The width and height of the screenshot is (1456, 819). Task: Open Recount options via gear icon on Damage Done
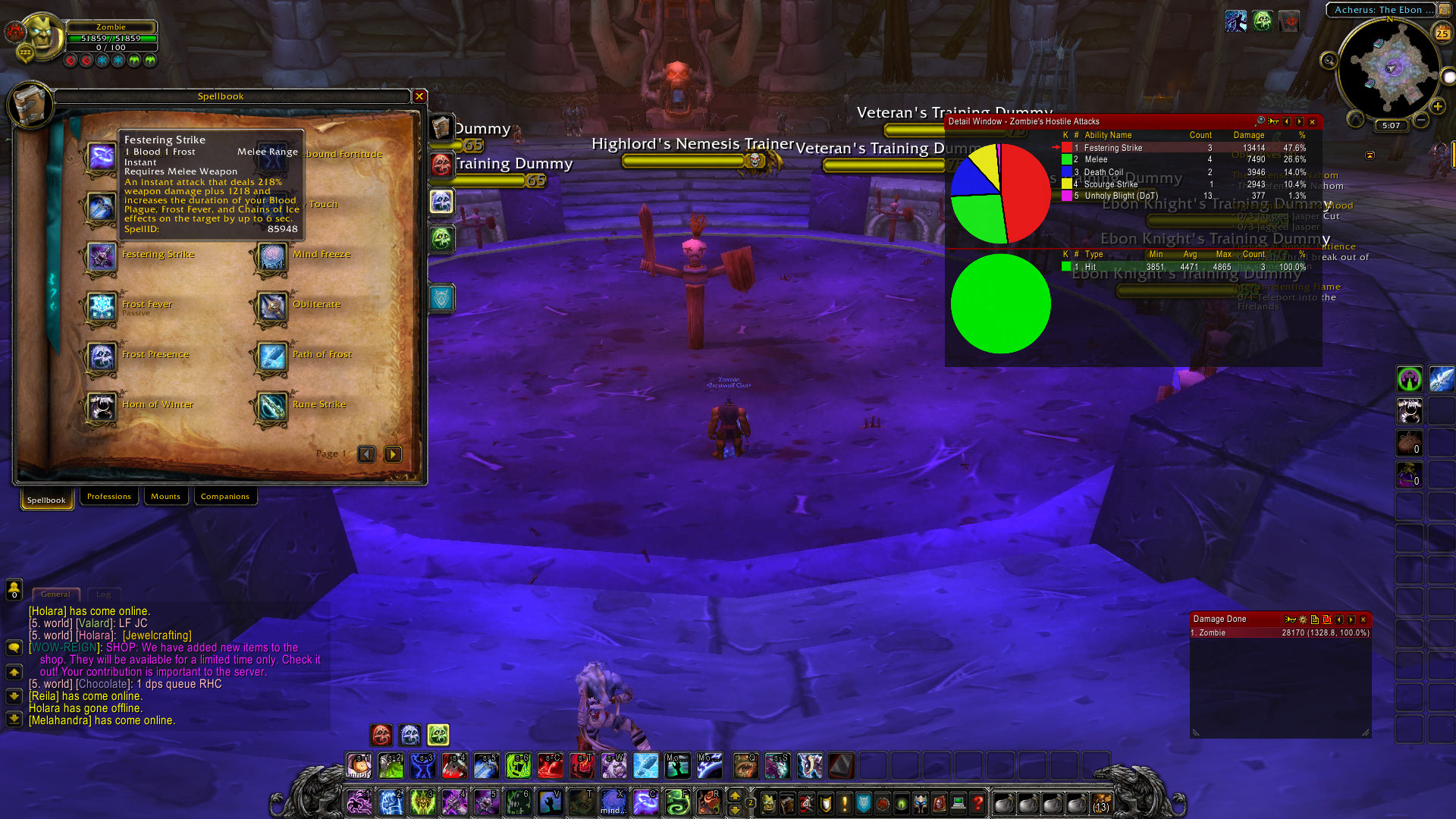click(x=1303, y=620)
